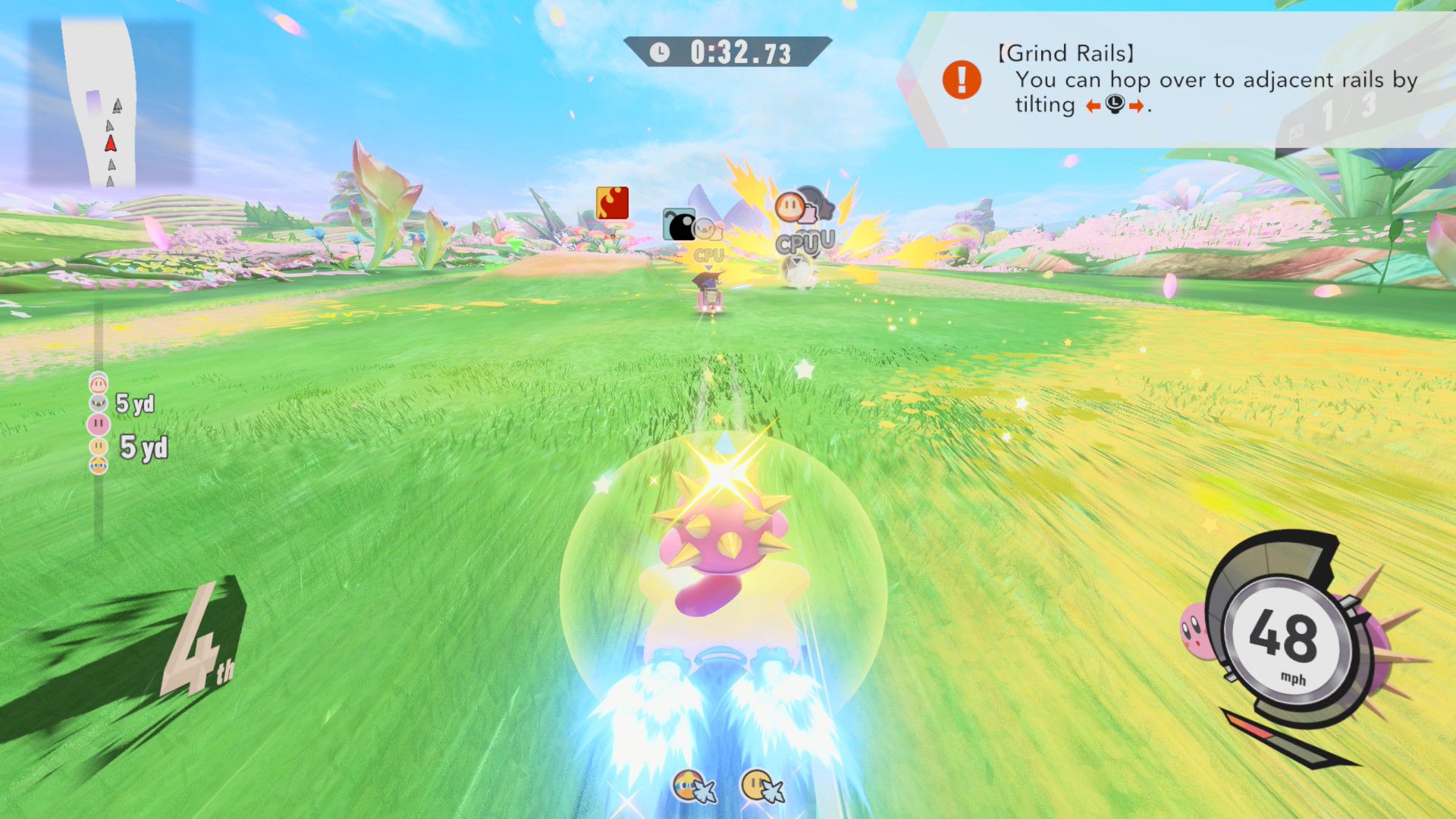
Task: Select the bomb copy ability icon
Action: point(678,224)
